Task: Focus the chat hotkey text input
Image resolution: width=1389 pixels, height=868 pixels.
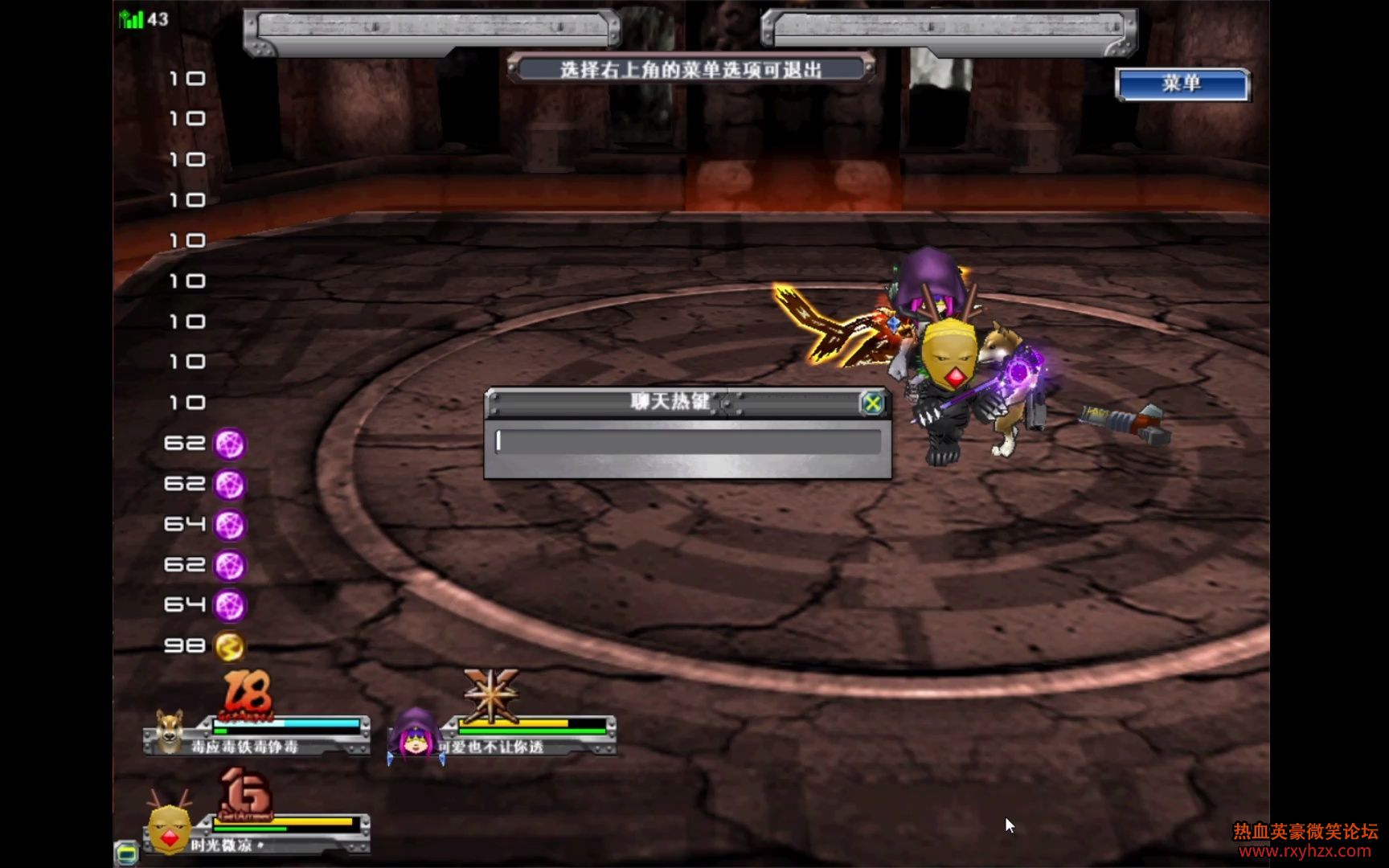Action: click(688, 441)
